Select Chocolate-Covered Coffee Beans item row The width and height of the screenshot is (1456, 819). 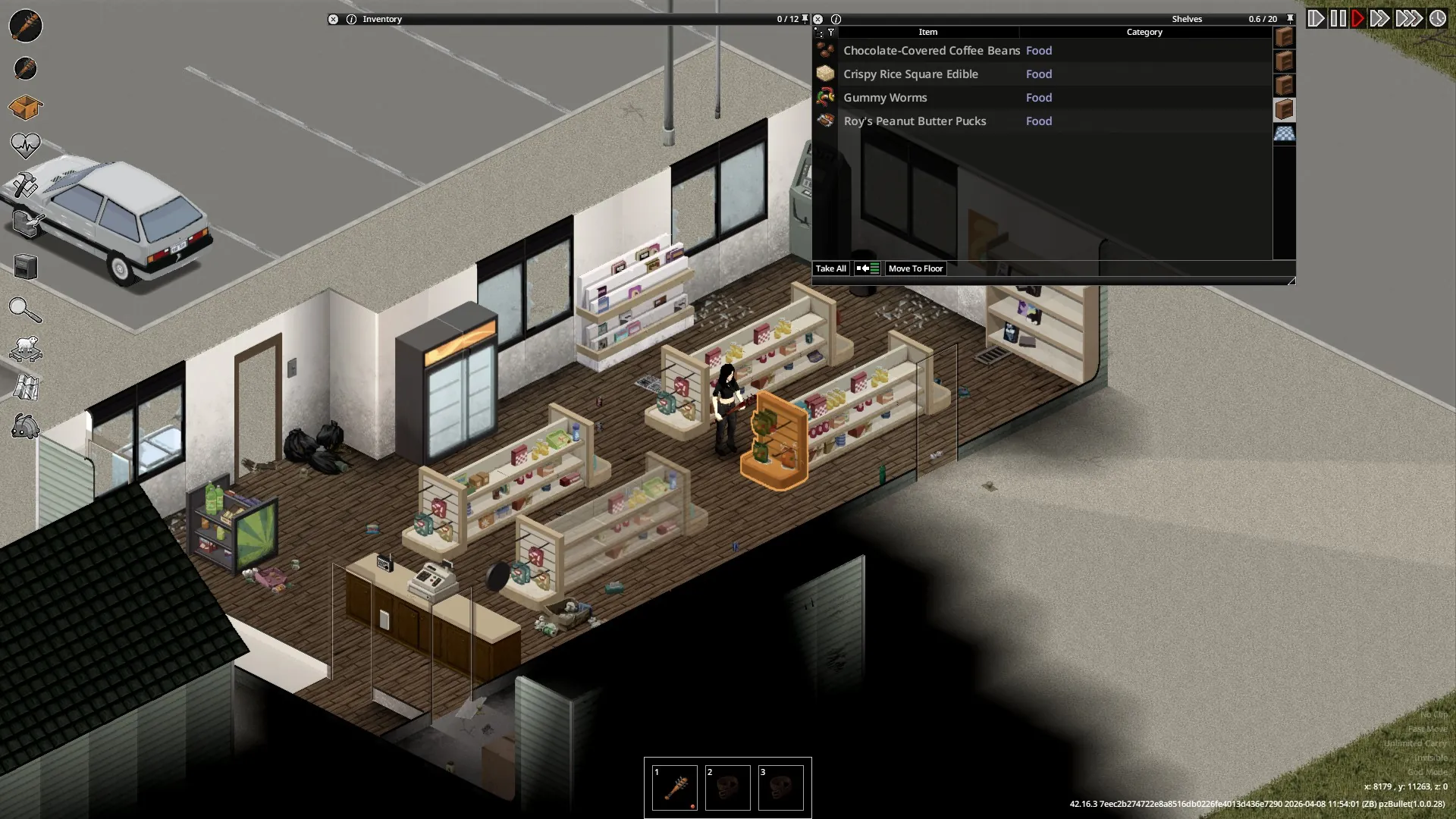click(x=931, y=51)
